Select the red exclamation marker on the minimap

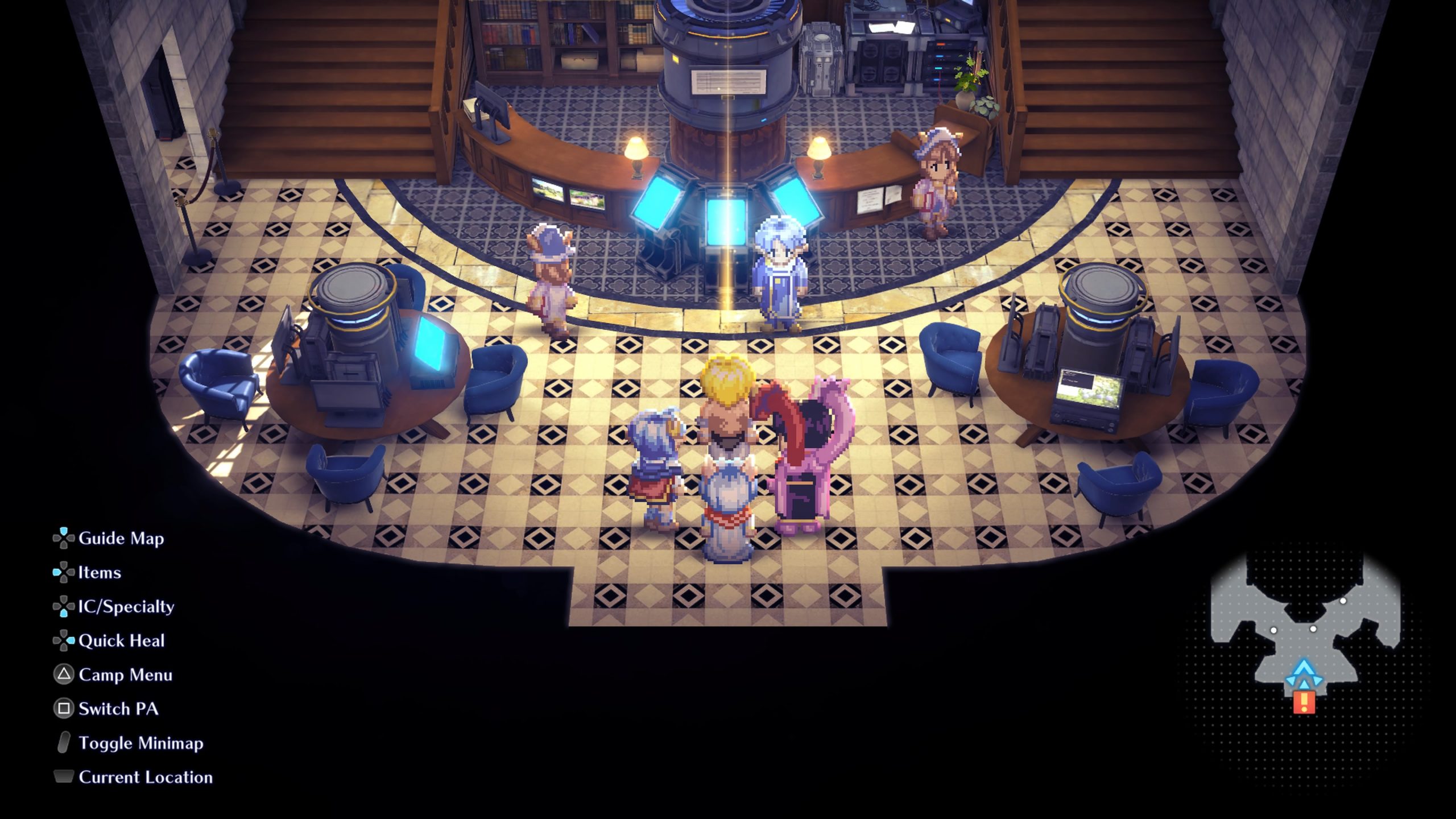[x=1304, y=702]
